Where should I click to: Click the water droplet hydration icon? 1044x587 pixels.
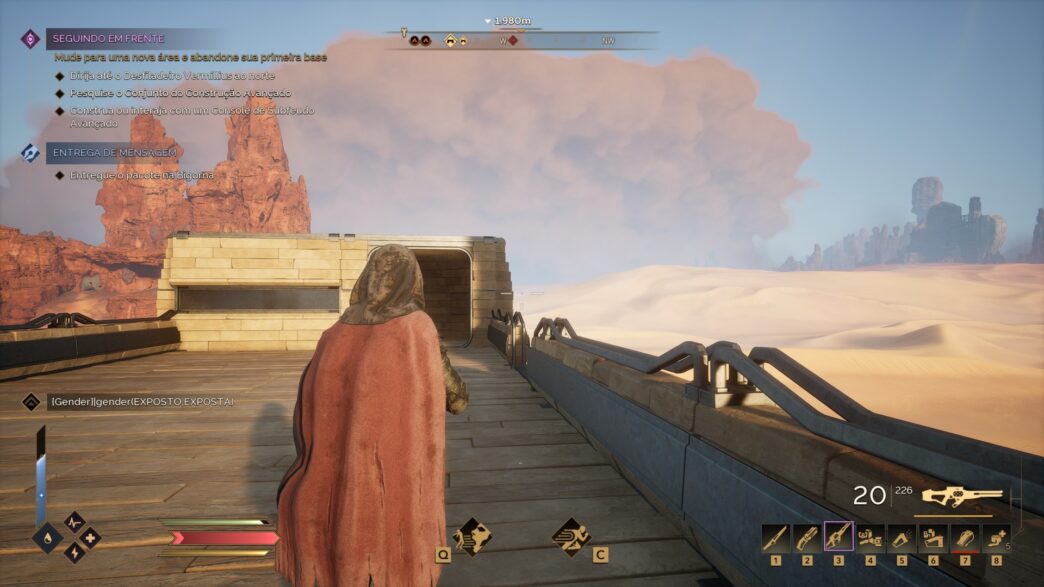(x=46, y=537)
